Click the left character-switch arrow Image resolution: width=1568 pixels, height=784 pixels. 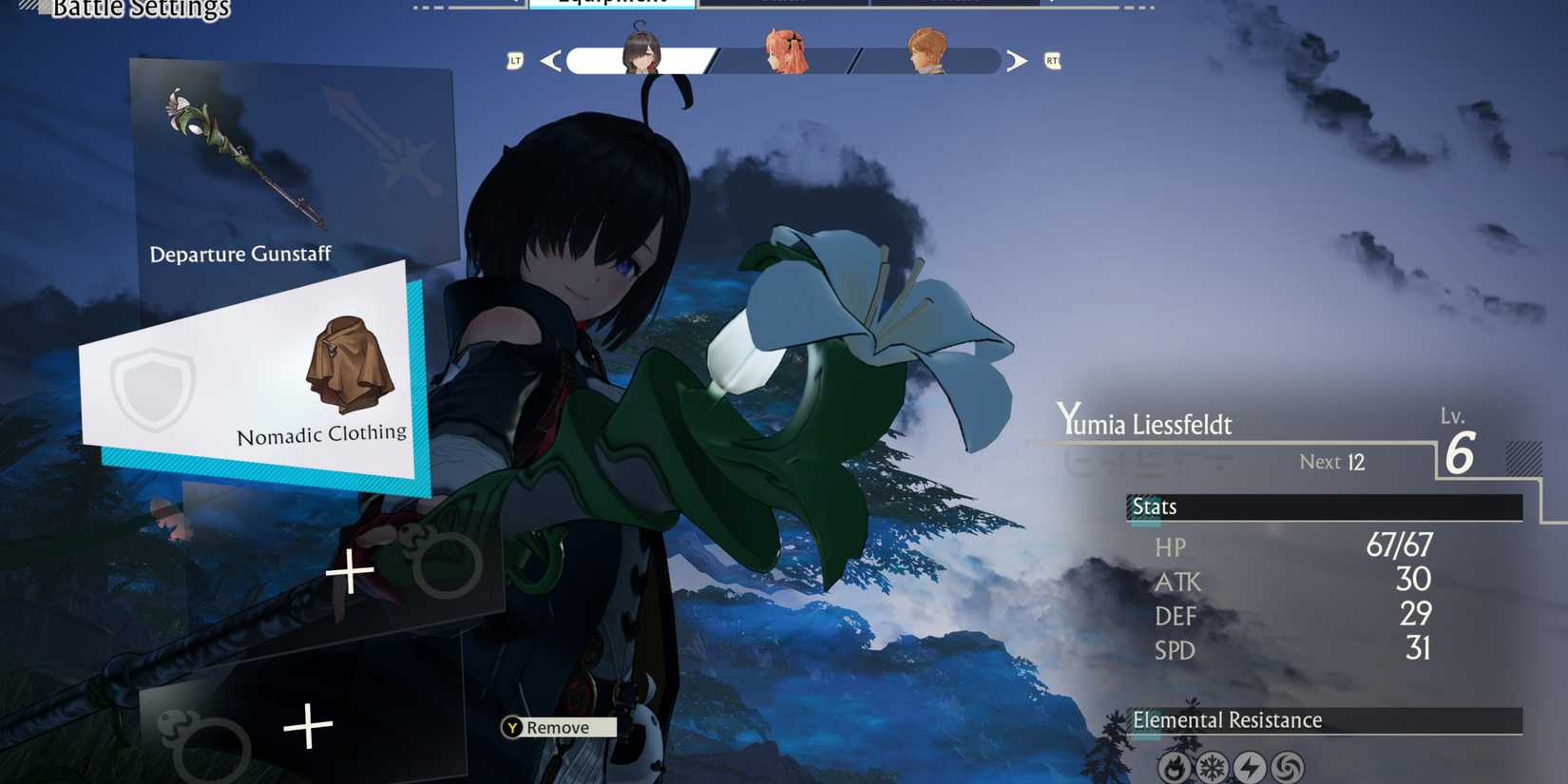tap(550, 60)
